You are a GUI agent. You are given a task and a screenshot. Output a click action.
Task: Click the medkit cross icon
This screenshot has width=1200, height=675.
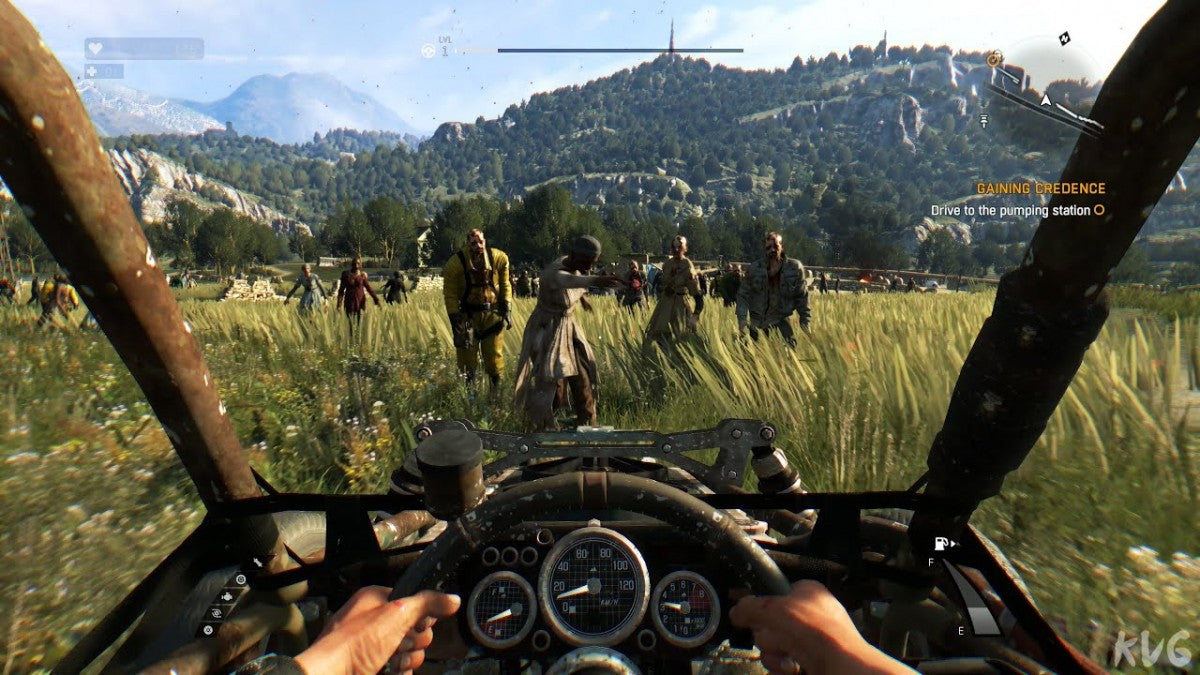(x=92, y=71)
